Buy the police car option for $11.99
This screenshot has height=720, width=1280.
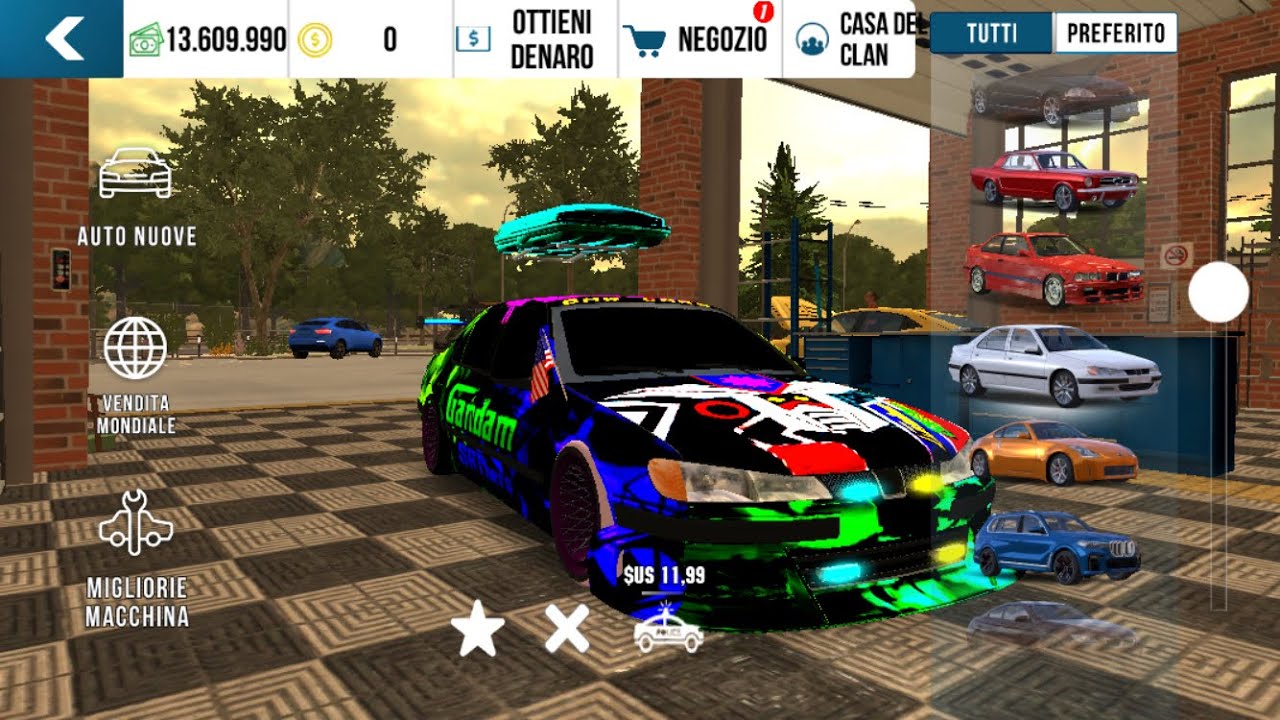668,630
